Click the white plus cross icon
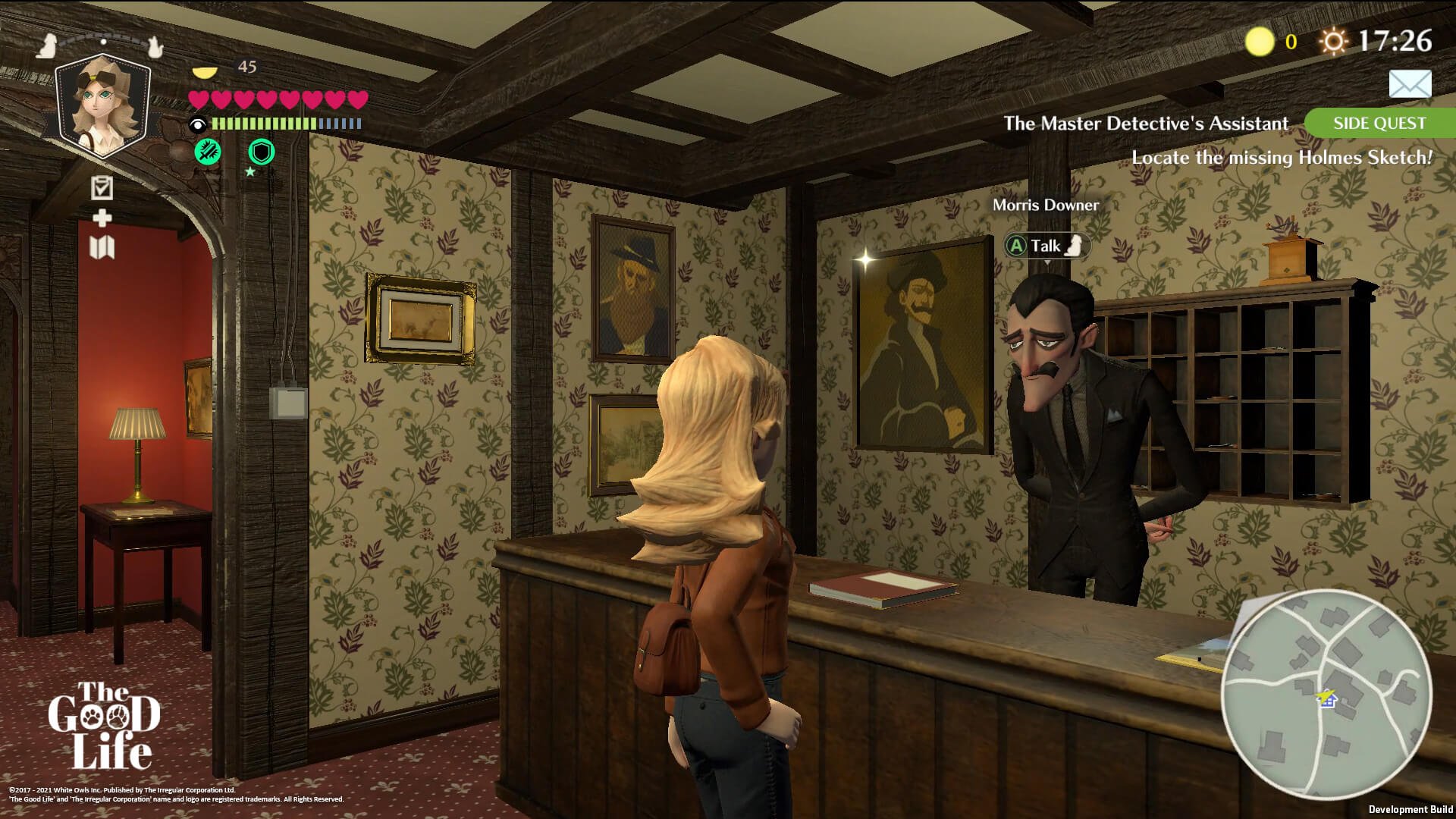1456x819 pixels. (102, 218)
